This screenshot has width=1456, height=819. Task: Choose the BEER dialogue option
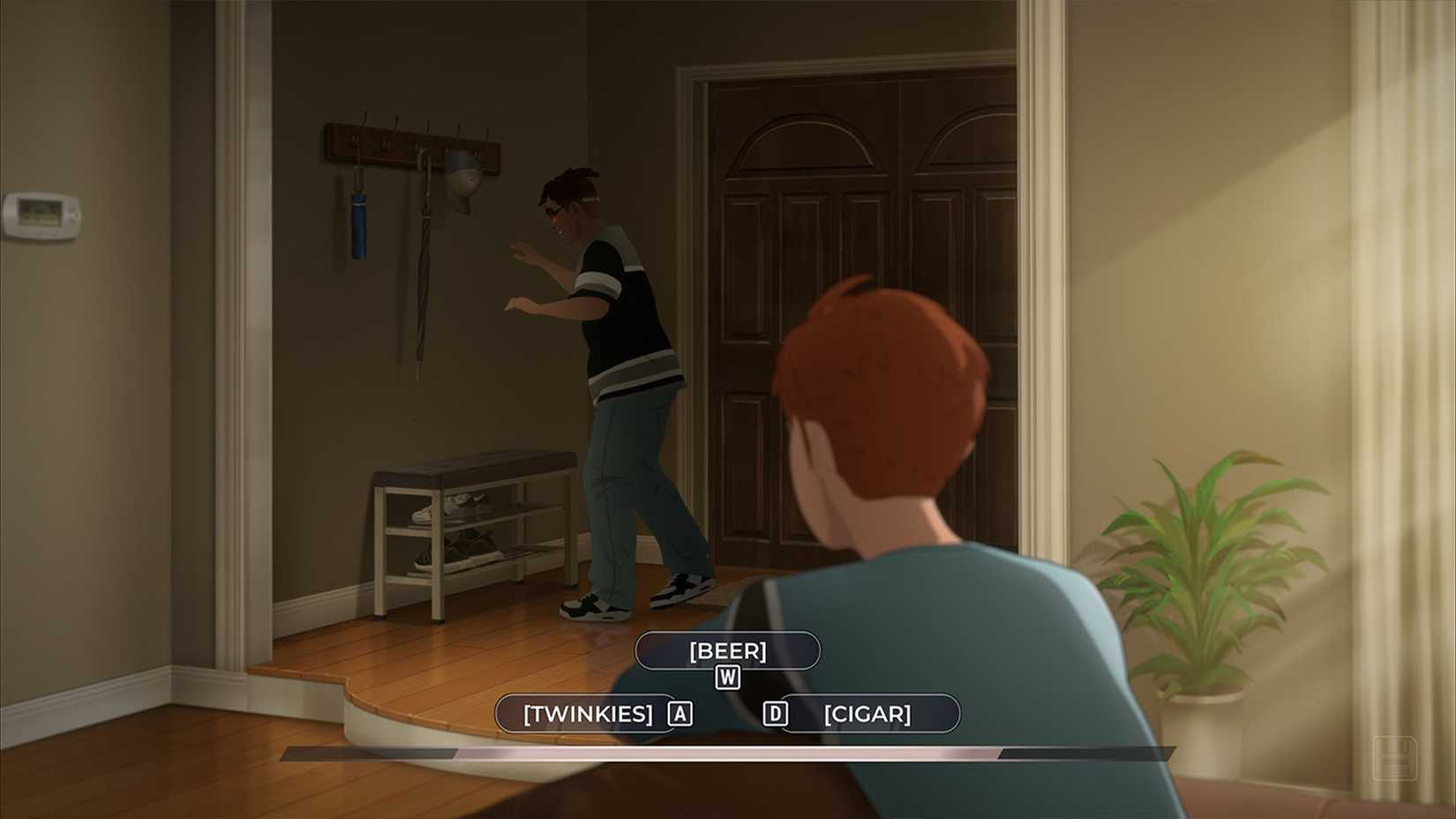coord(728,650)
